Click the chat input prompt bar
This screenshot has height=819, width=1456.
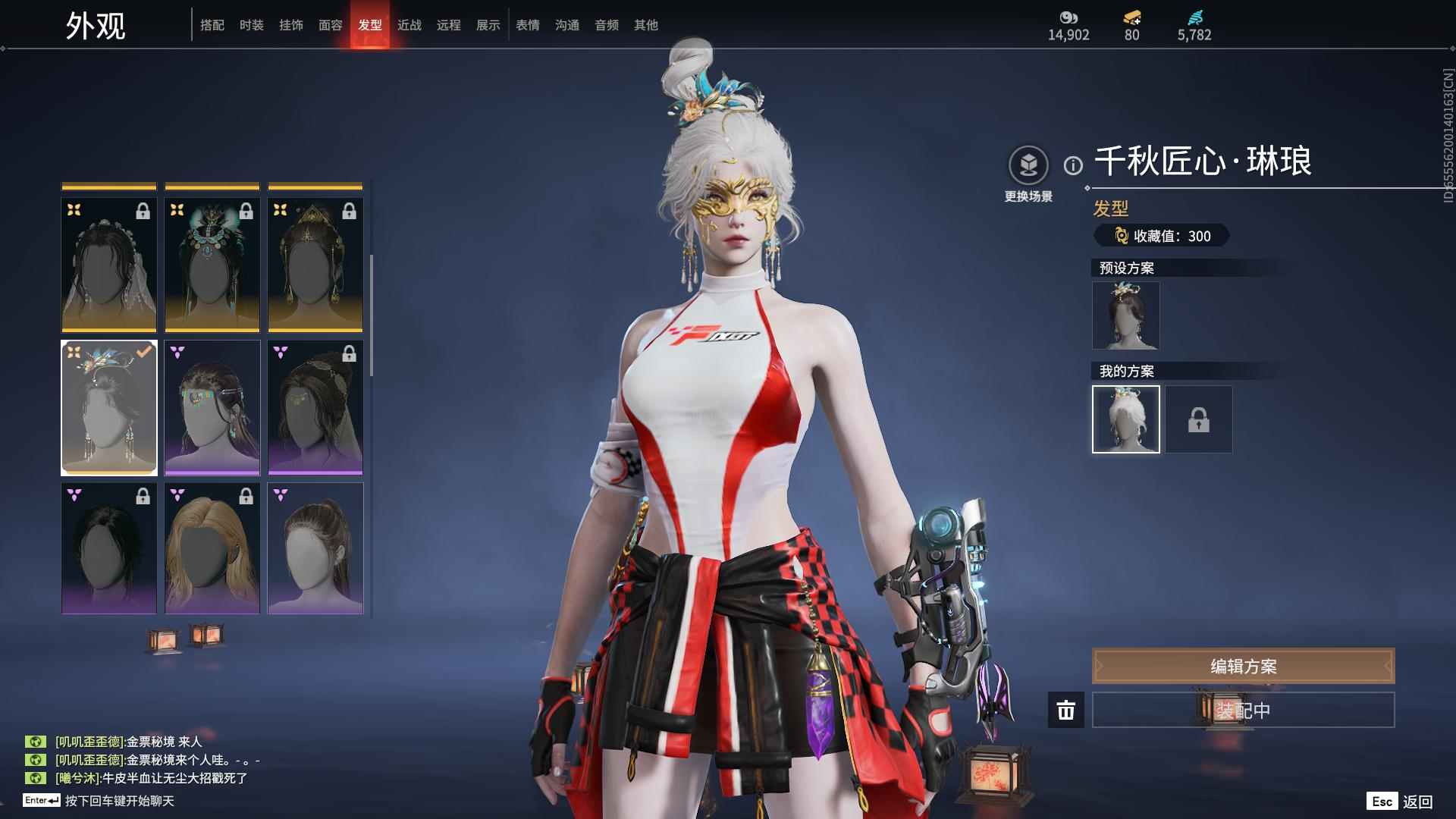point(119,801)
